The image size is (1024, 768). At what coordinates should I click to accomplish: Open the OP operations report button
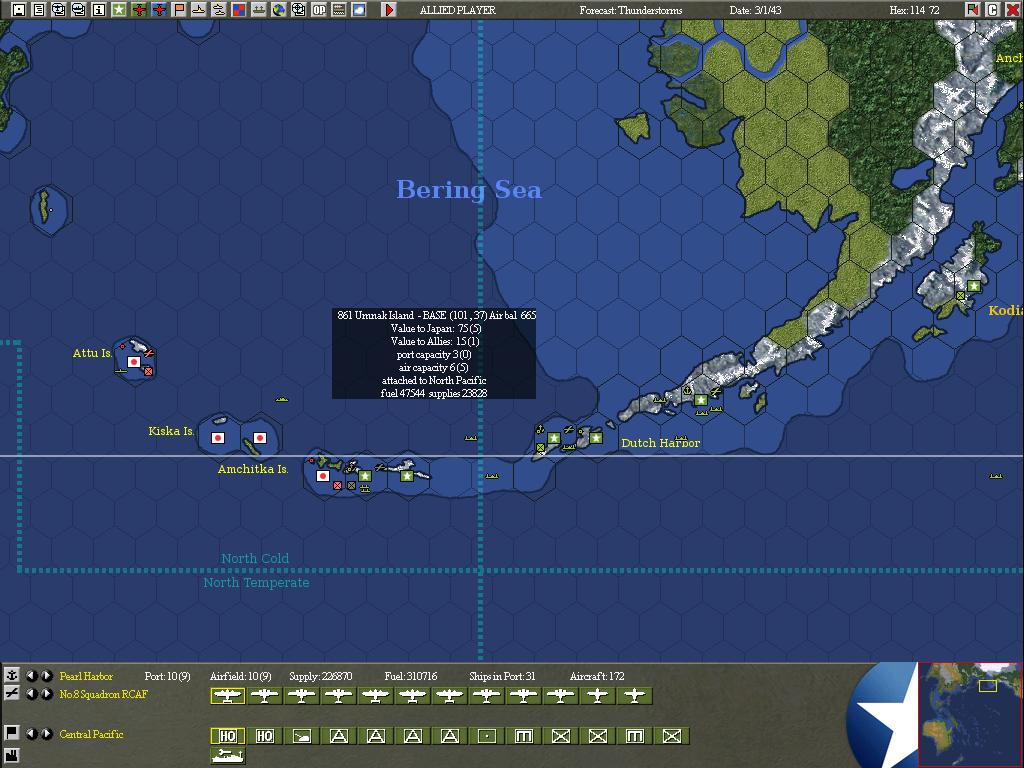pos(319,10)
